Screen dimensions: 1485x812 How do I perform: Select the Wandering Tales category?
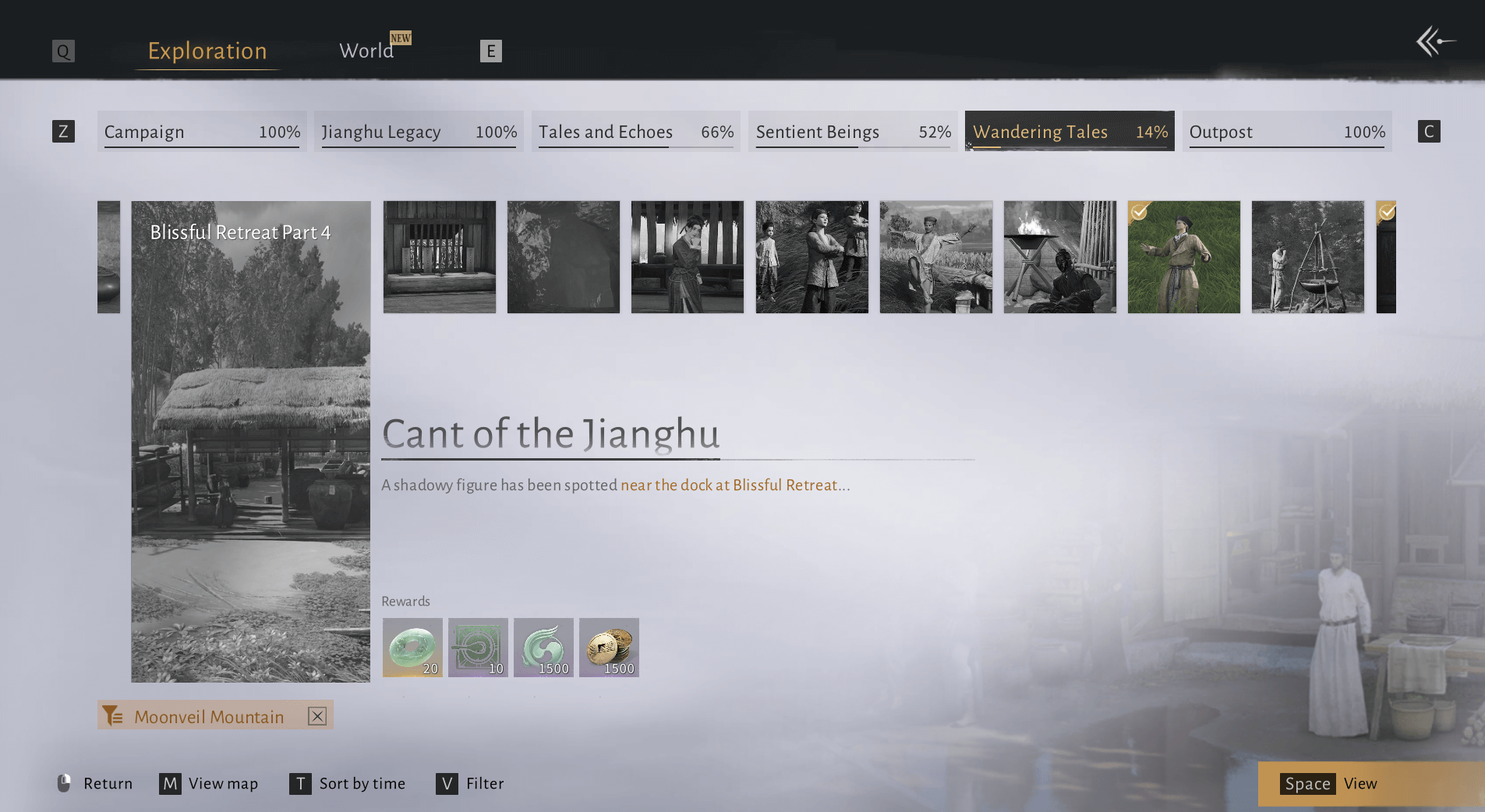click(x=1070, y=132)
